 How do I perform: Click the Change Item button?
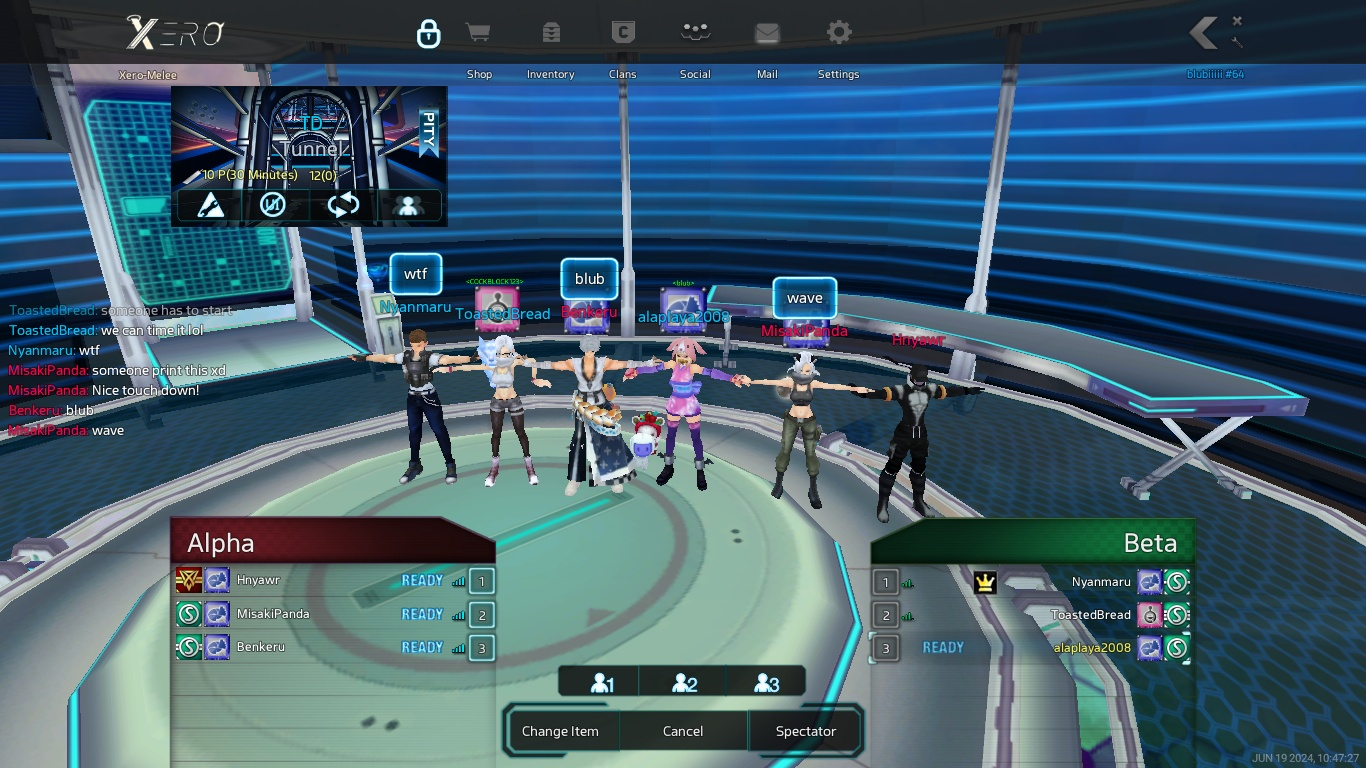560,731
